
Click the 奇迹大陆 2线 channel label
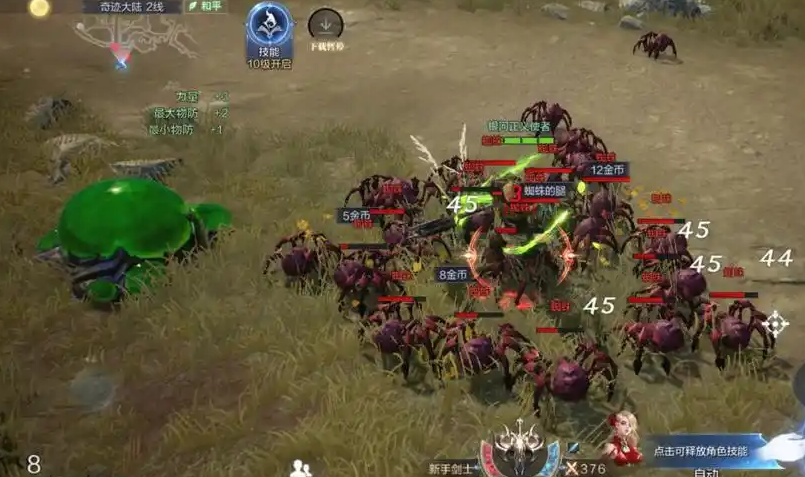click(132, 6)
